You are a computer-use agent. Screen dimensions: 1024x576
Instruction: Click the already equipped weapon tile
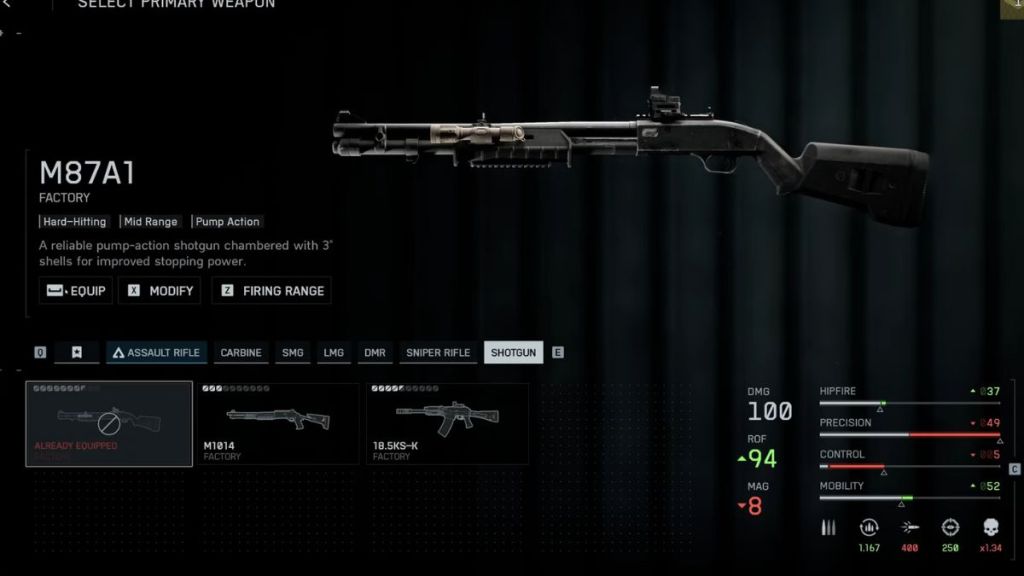click(109, 424)
